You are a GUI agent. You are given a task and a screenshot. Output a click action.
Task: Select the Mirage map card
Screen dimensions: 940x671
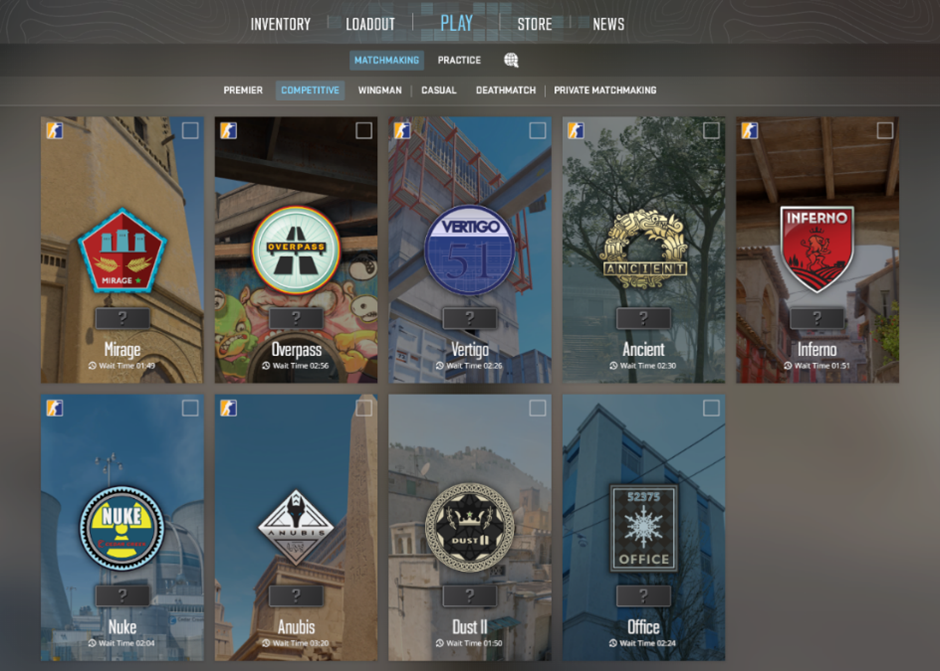[122, 250]
